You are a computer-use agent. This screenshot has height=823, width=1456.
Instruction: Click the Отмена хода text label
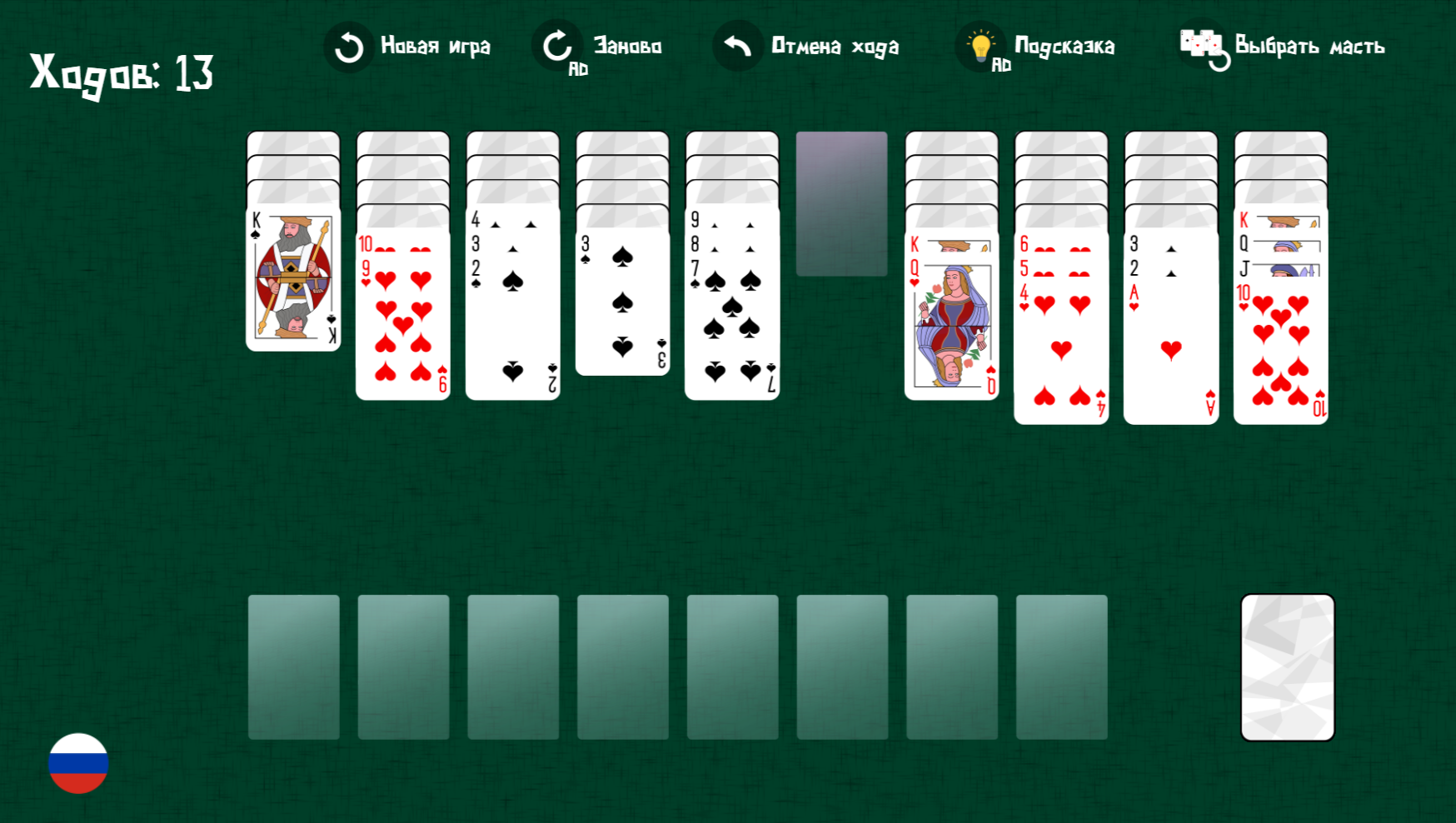coord(836,47)
